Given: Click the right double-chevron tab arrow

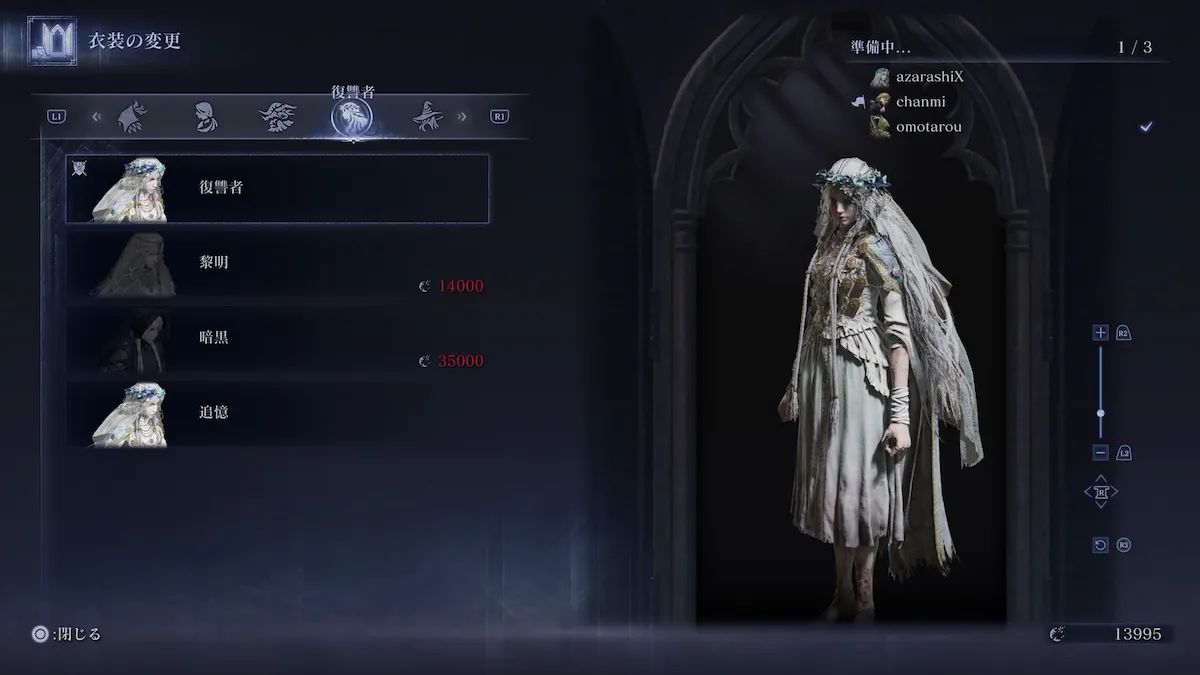Looking at the screenshot, I should click(462, 117).
